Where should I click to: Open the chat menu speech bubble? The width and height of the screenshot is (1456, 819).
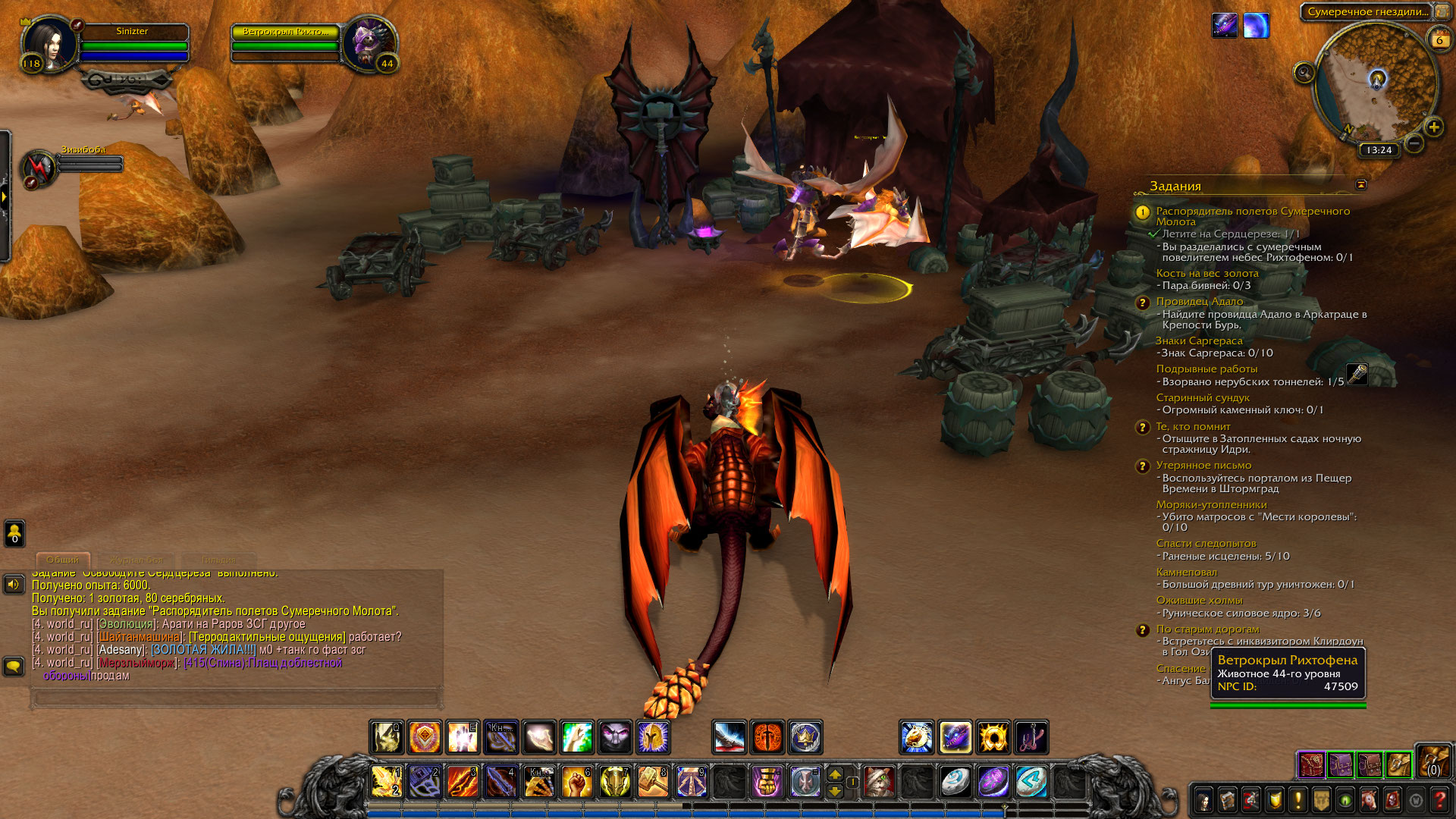click(14, 667)
